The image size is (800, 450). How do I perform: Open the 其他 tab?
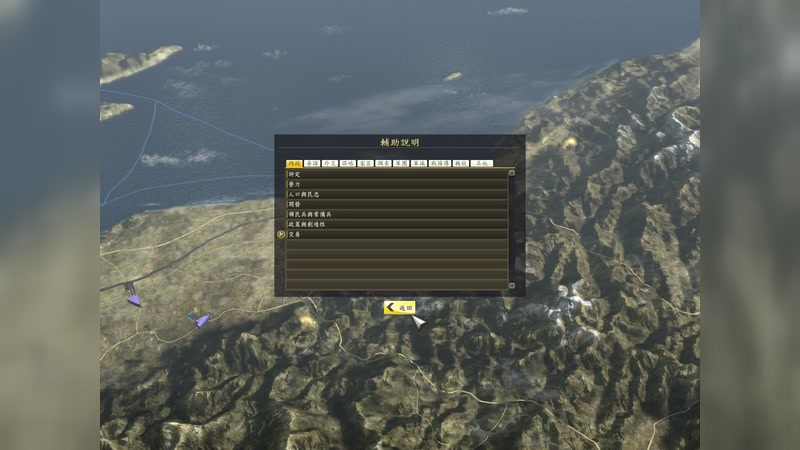click(483, 163)
